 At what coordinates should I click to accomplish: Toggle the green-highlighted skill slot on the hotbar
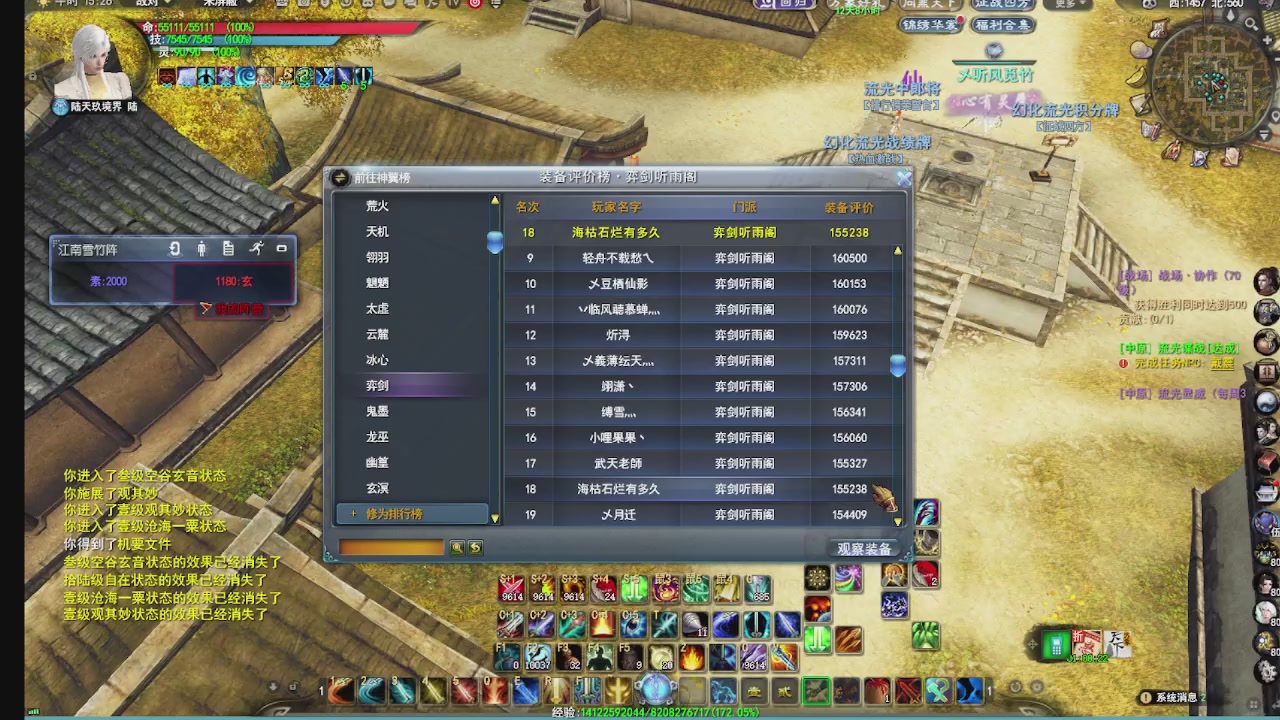816,690
